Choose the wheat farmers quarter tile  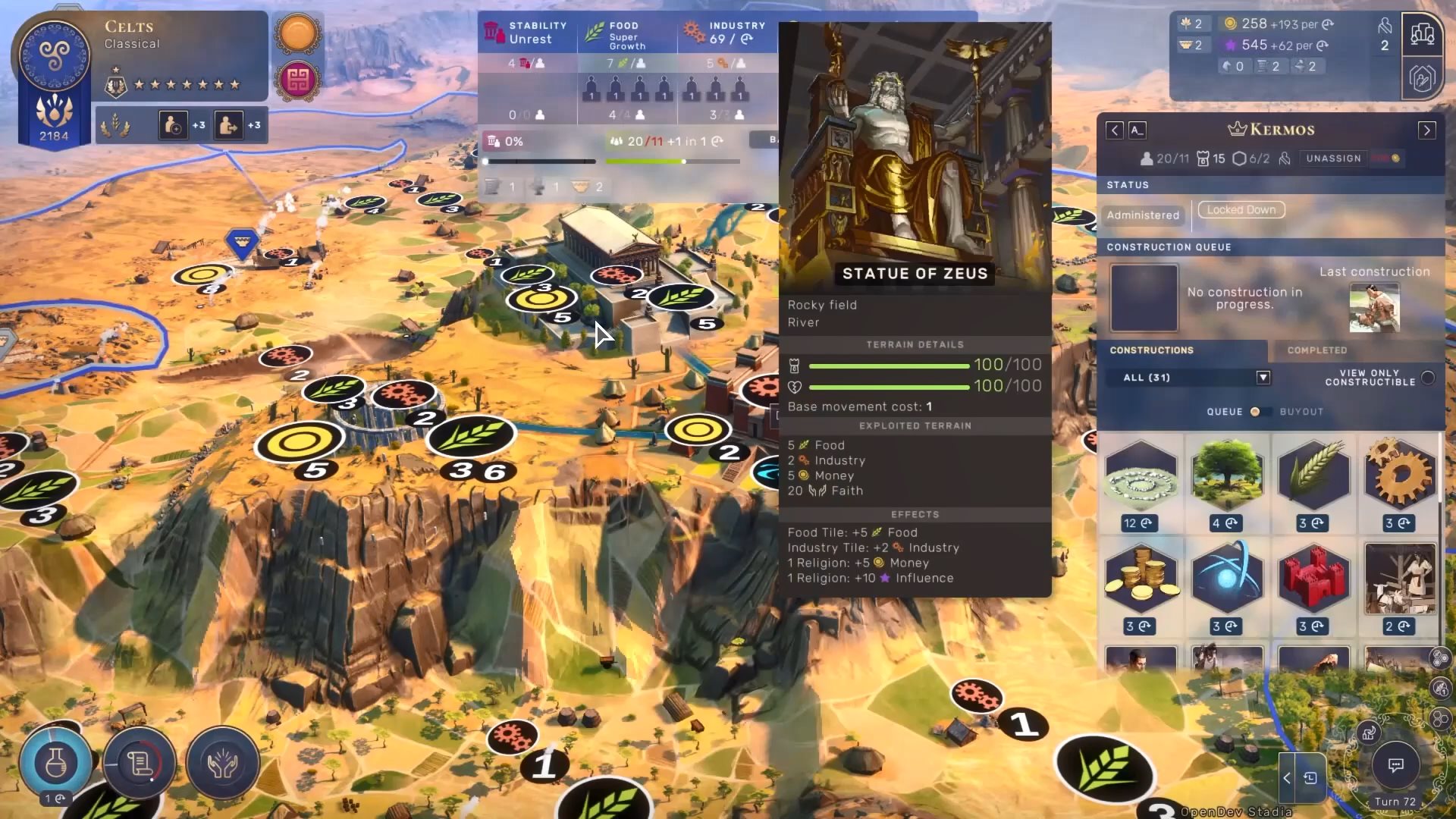tap(1313, 476)
